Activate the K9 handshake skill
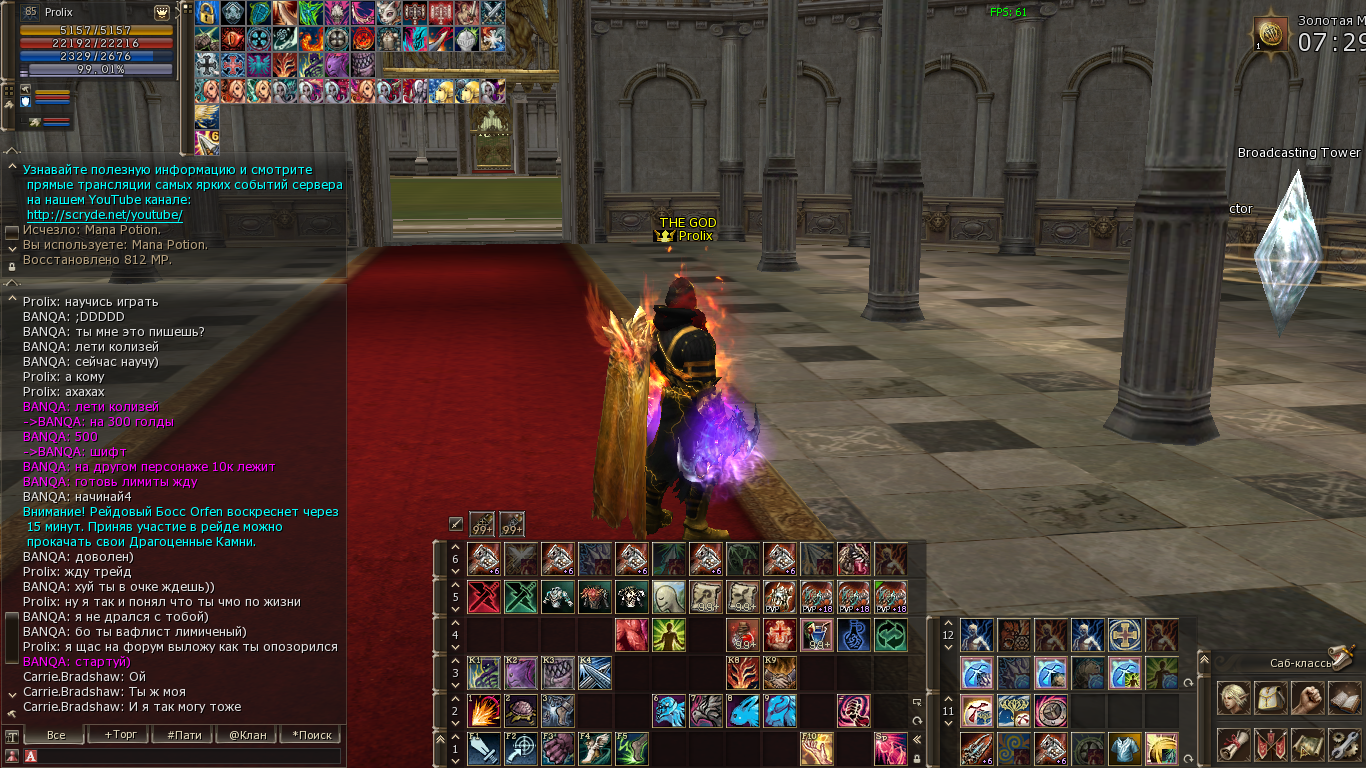 (x=780, y=671)
